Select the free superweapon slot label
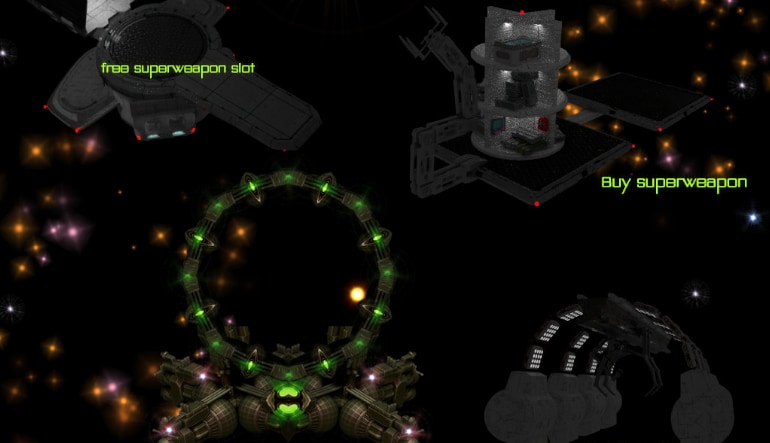 (x=178, y=68)
